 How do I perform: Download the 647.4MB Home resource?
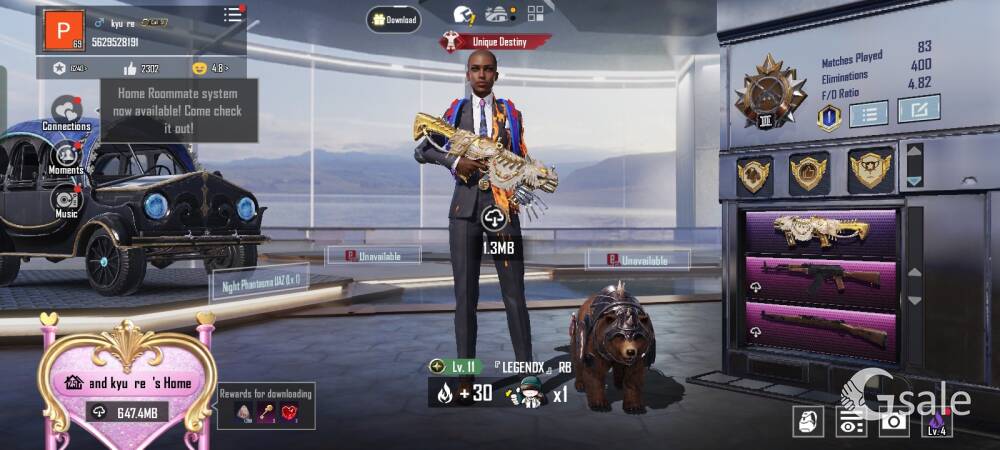coord(128,412)
